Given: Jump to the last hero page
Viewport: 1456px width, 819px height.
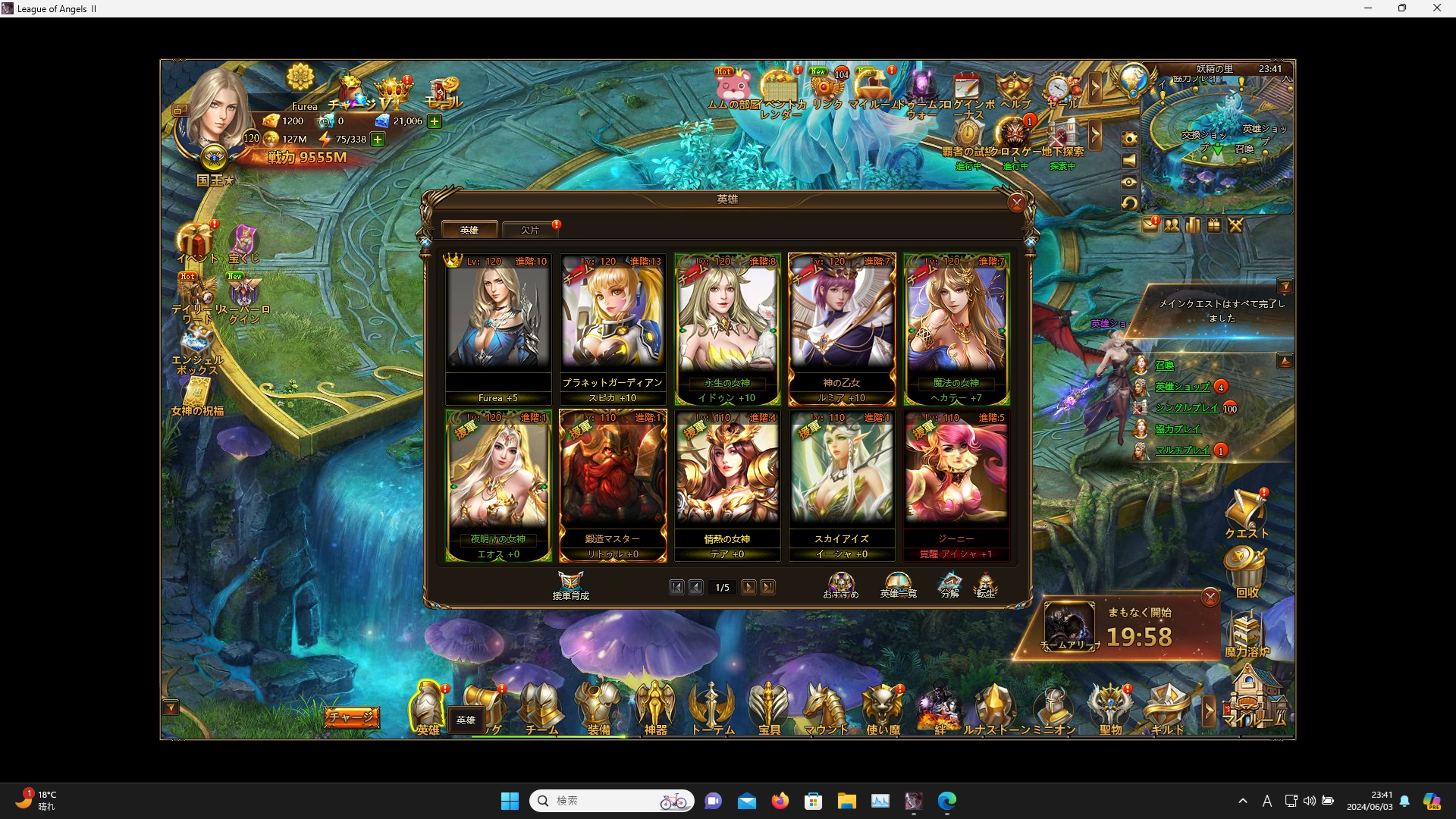Looking at the screenshot, I should (x=768, y=587).
